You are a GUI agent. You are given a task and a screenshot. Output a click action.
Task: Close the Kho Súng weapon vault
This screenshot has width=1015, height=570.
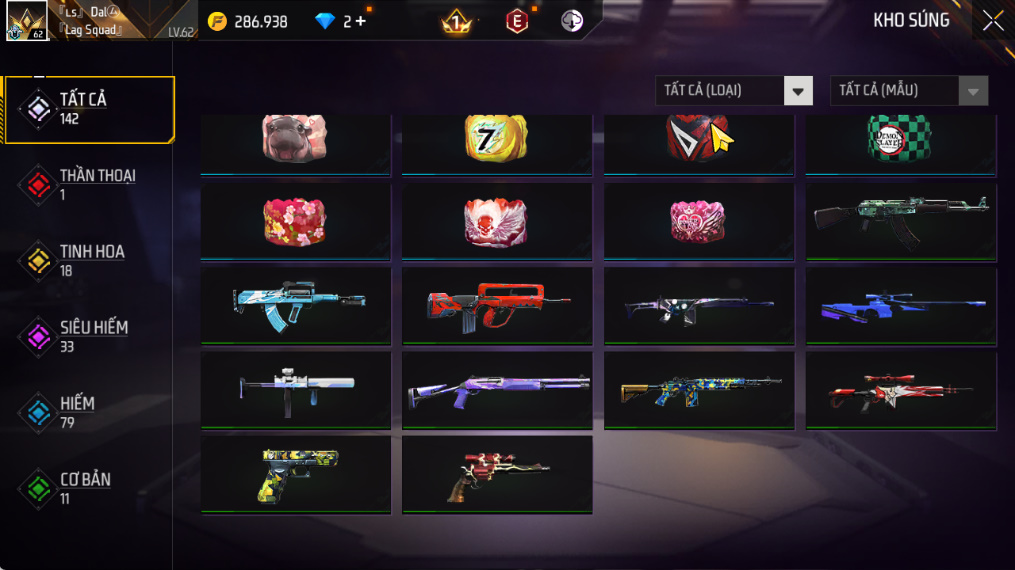click(992, 21)
